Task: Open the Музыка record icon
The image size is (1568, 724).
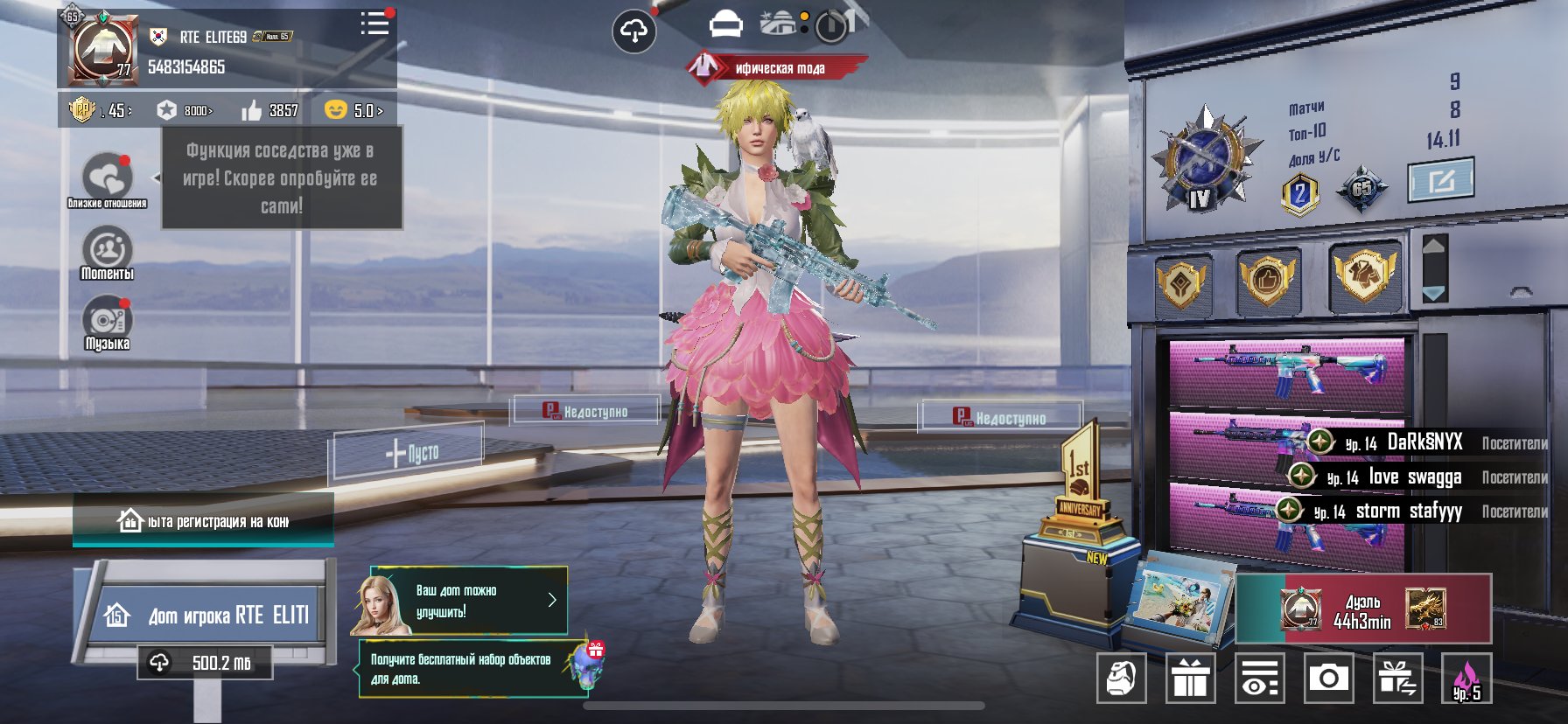Action: click(107, 322)
